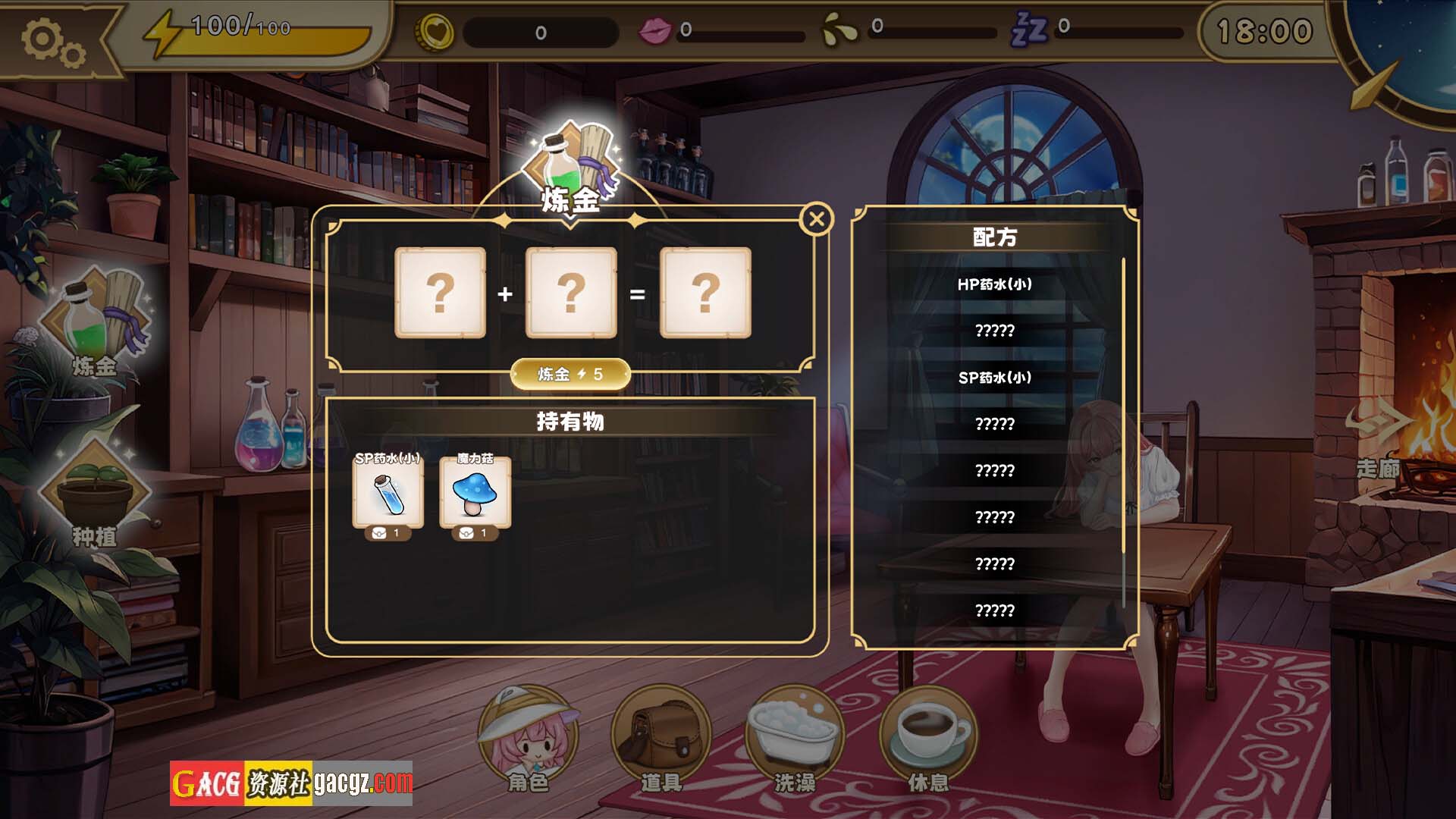The image size is (1456, 819).
Task: Open the gear settings menu
Action: click(52, 41)
